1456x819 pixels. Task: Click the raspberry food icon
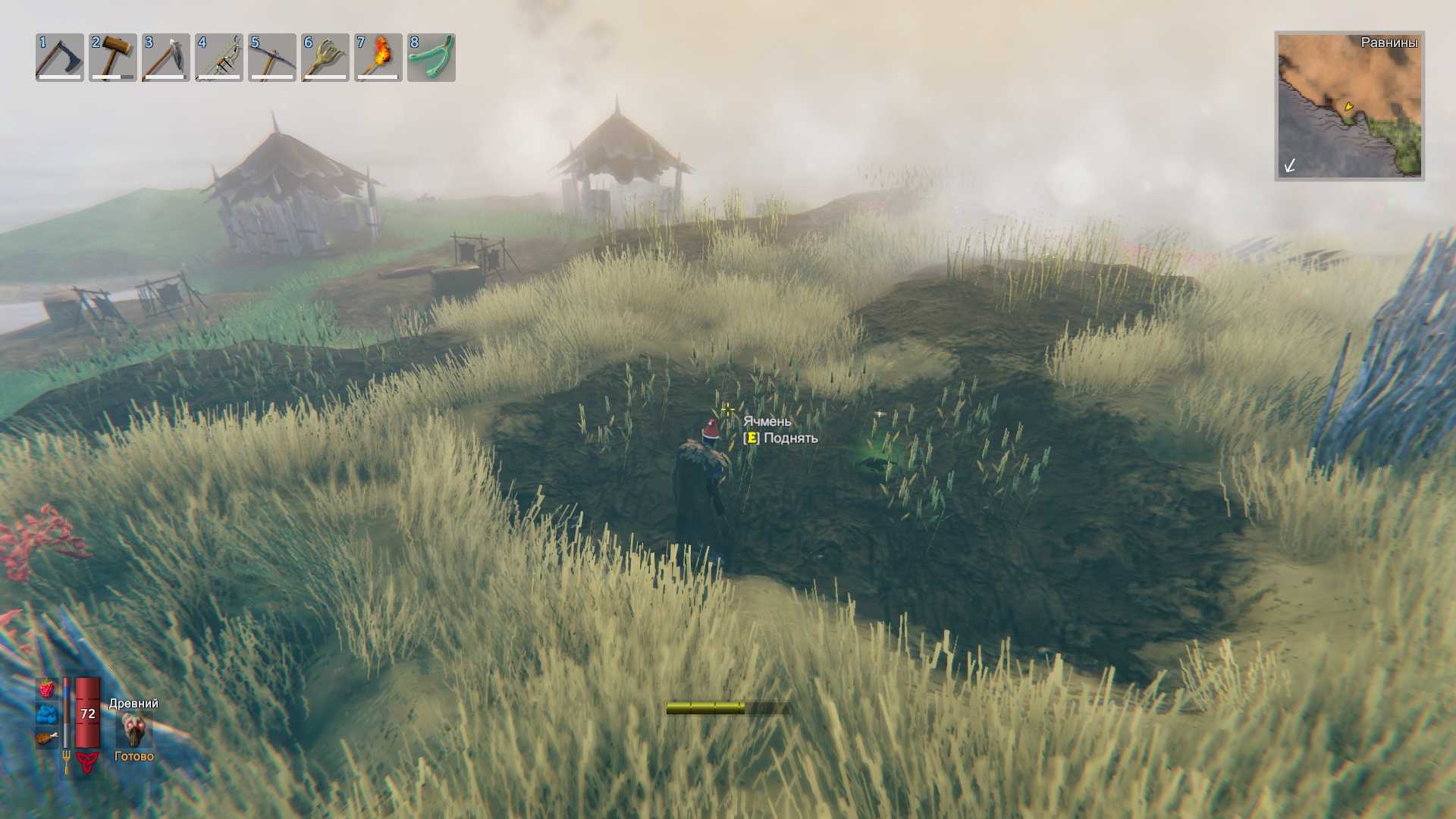[47, 689]
